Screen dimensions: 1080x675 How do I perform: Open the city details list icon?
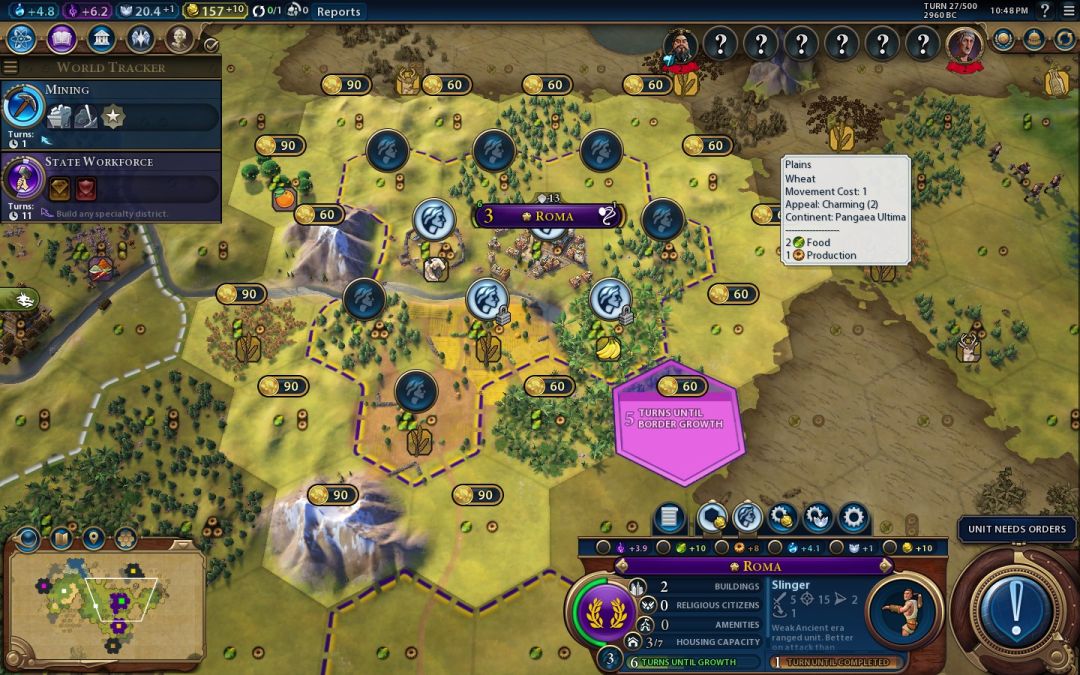(x=671, y=518)
